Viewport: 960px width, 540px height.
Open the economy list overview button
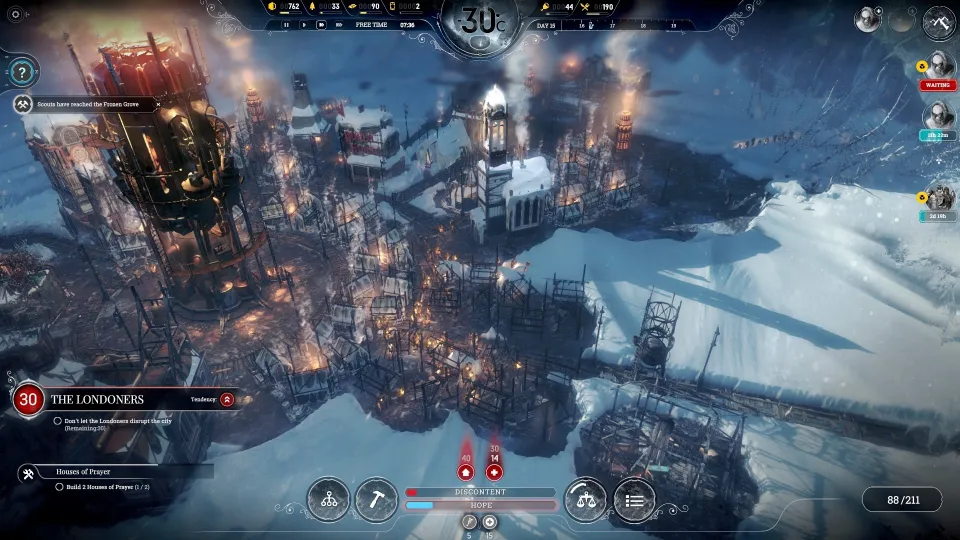pyautogui.click(x=634, y=499)
